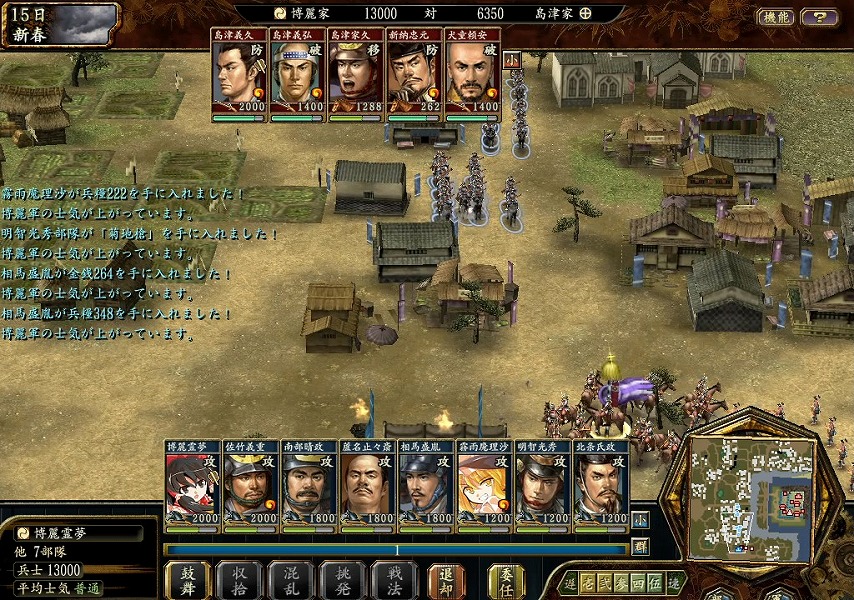Choose the 島津家久 enemy unit card
Image resolution: width=854 pixels, height=600 pixels.
click(x=355, y=75)
